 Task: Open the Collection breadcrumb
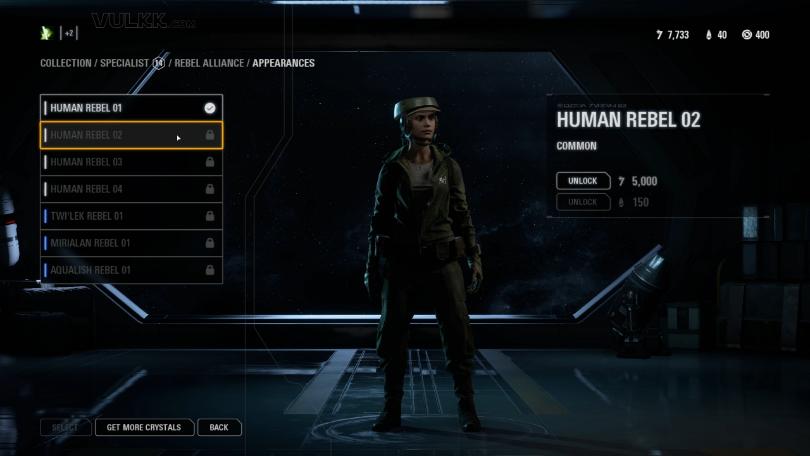tap(65, 63)
